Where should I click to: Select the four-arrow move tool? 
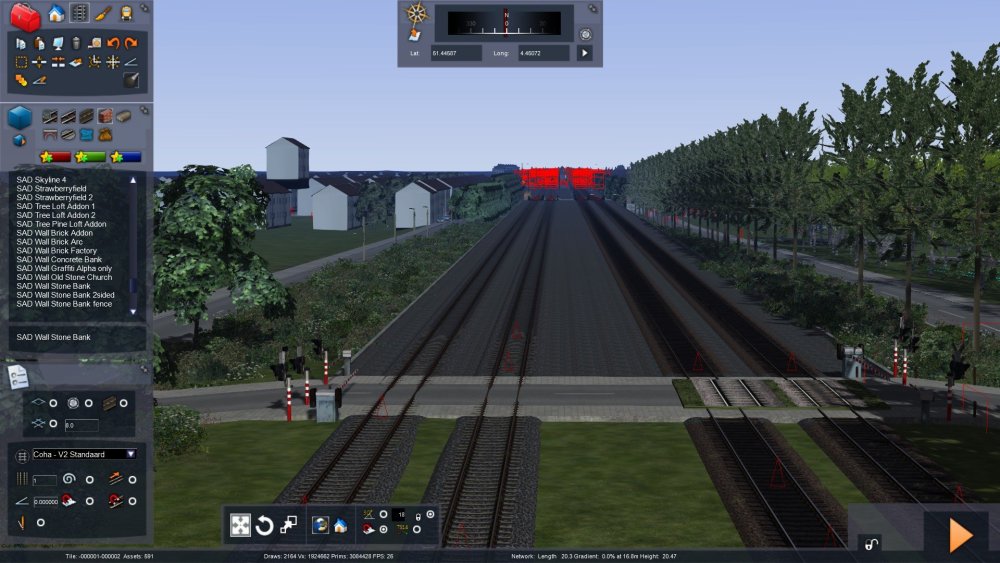pyautogui.click(x=240, y=525)
